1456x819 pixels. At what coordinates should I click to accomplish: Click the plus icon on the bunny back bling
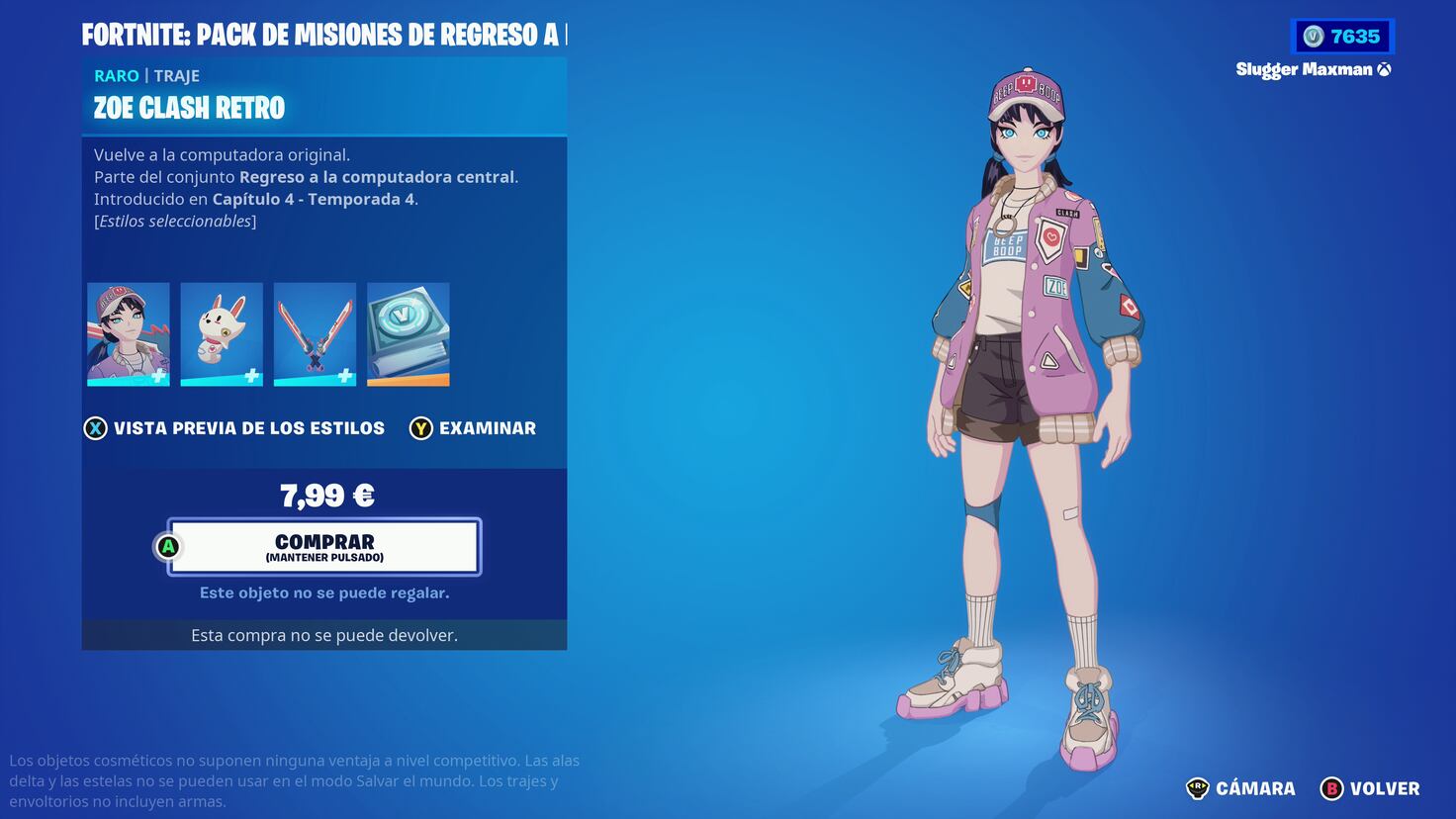click(x=251, y=374)
